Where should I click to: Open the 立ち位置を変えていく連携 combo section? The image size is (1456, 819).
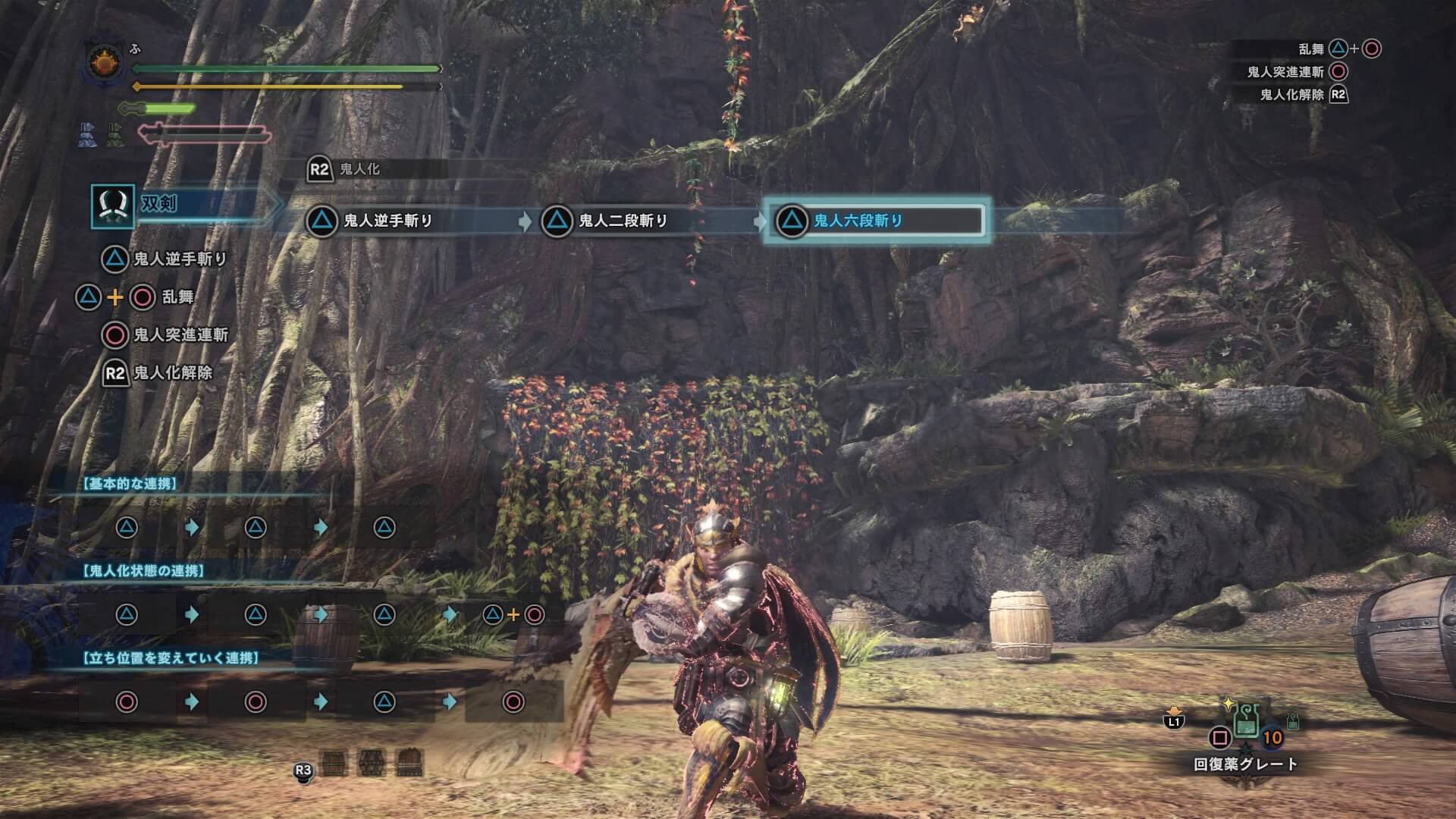point(171,658)
